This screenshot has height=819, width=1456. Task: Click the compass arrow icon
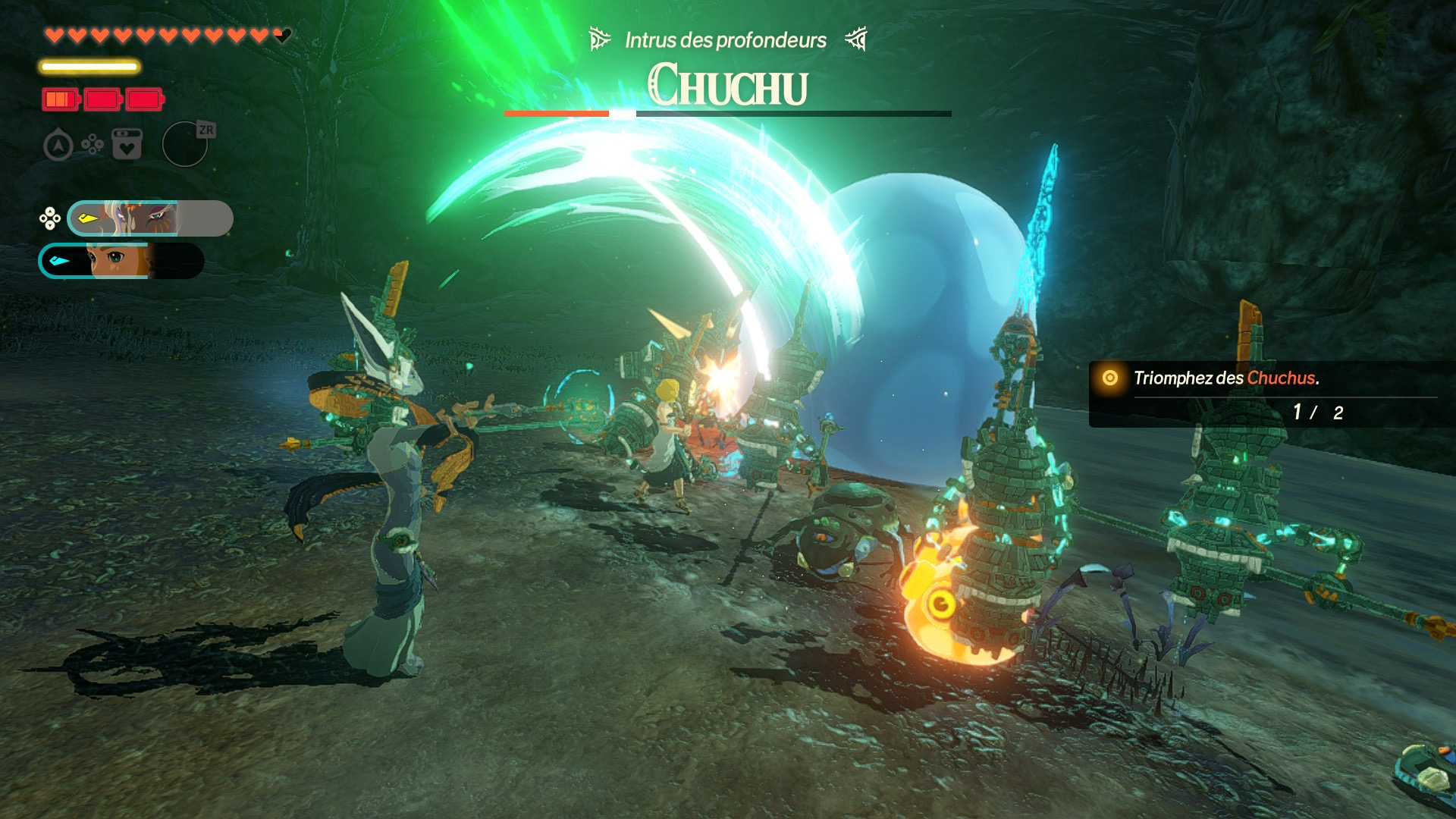tap(58, 145)
